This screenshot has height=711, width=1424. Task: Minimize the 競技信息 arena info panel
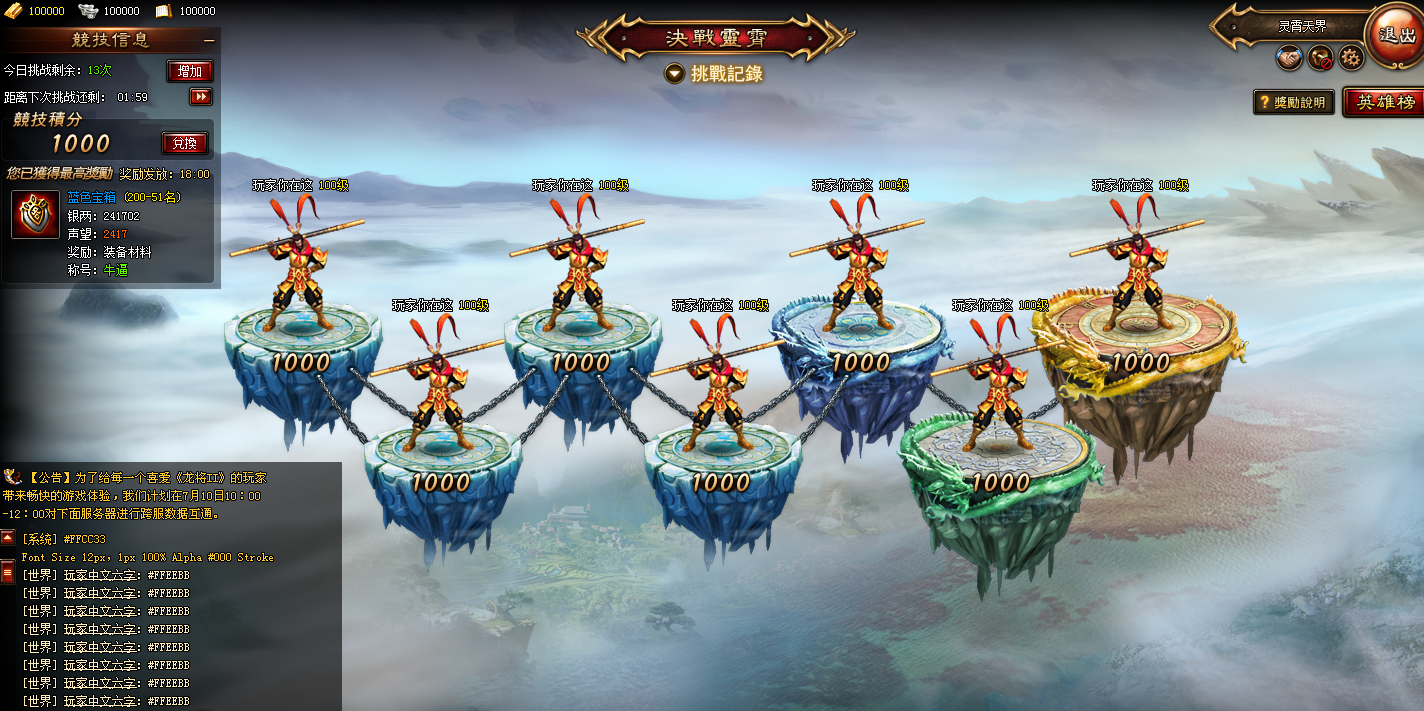pyautogui.click(x=209, y=40)
